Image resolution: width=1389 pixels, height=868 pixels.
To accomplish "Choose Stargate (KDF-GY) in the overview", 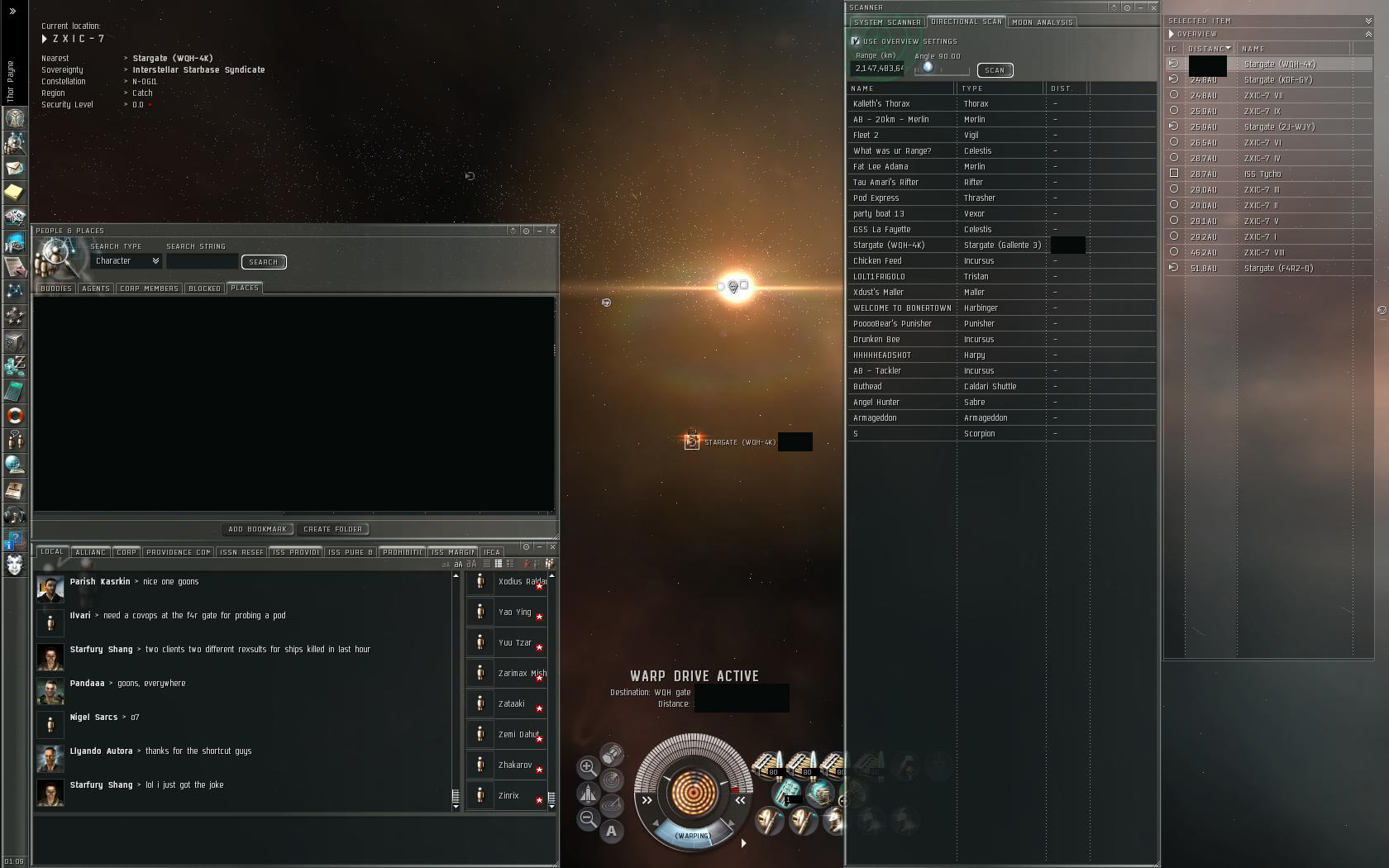I will [1277, 80].
